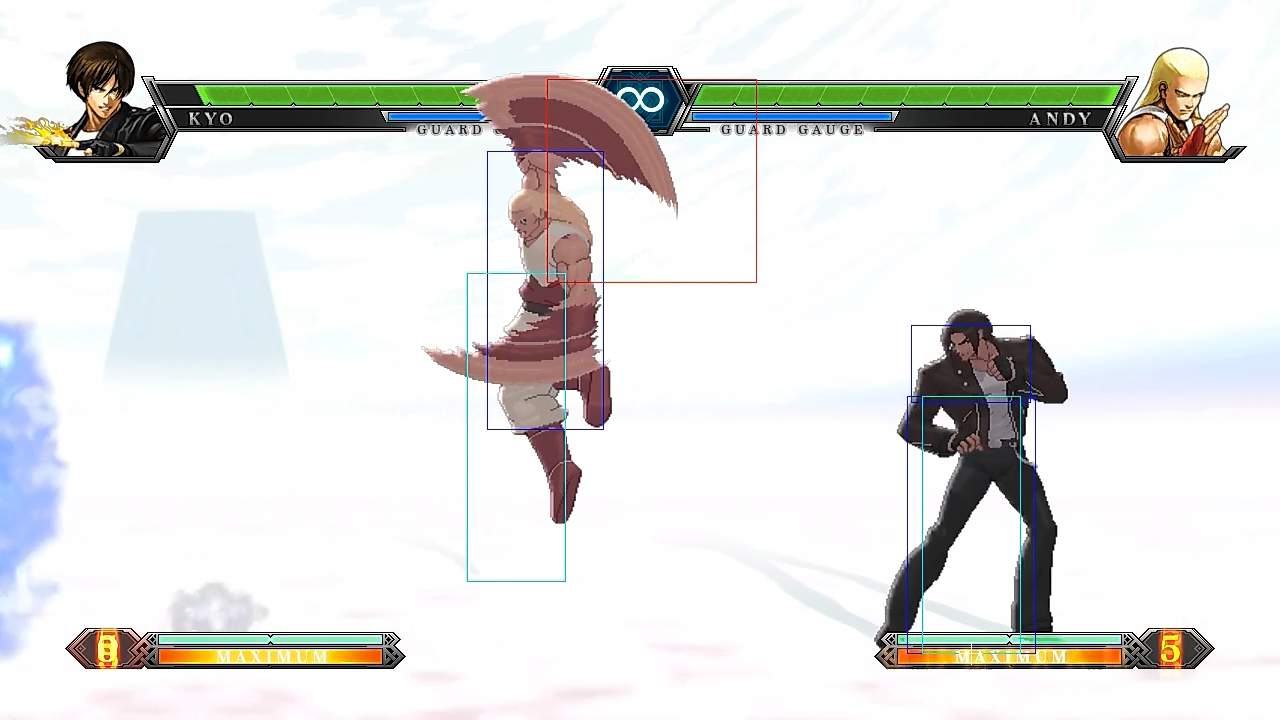Click Andy's jumping character sprite

[x=545, y=300]
